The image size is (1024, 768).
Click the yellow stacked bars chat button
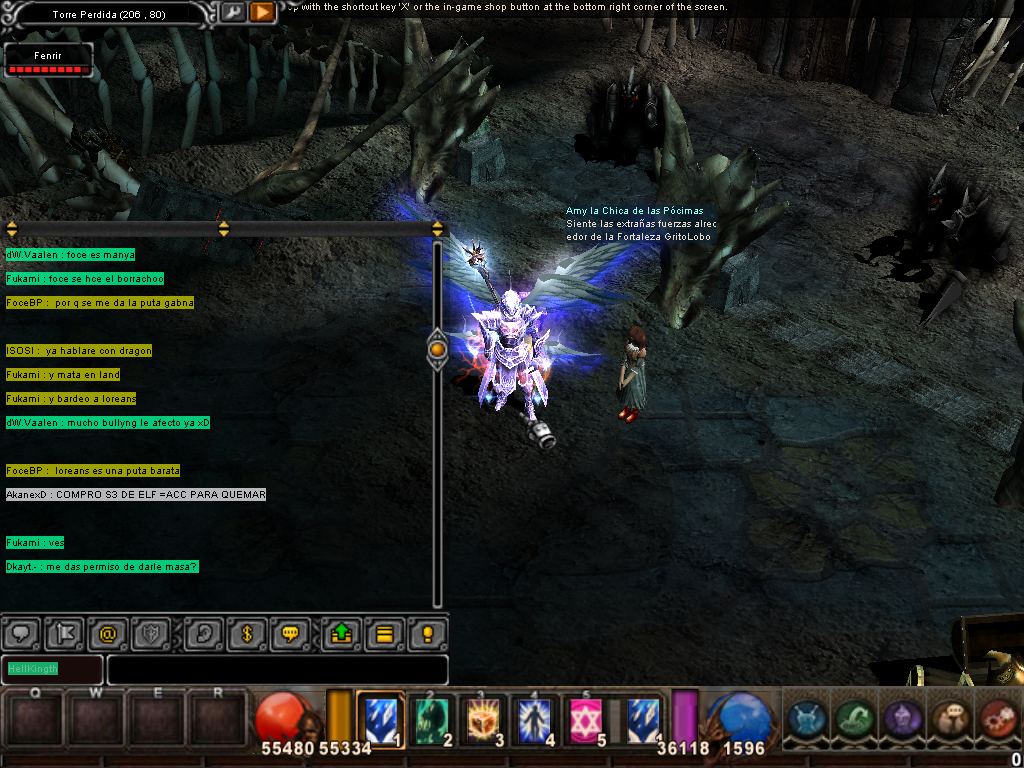(384, 634)
